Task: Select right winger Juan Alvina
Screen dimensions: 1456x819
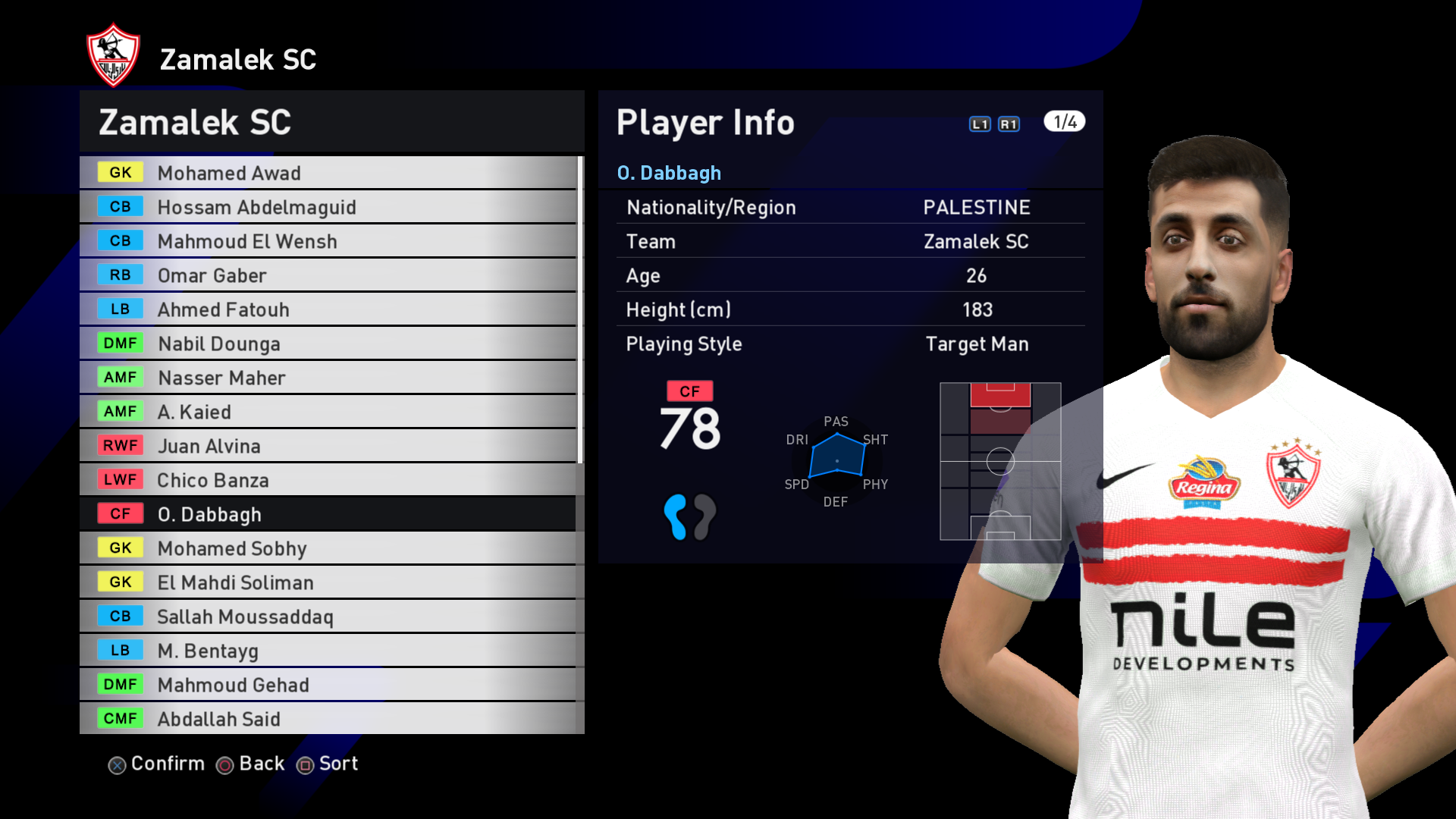Action: (328, 446)
